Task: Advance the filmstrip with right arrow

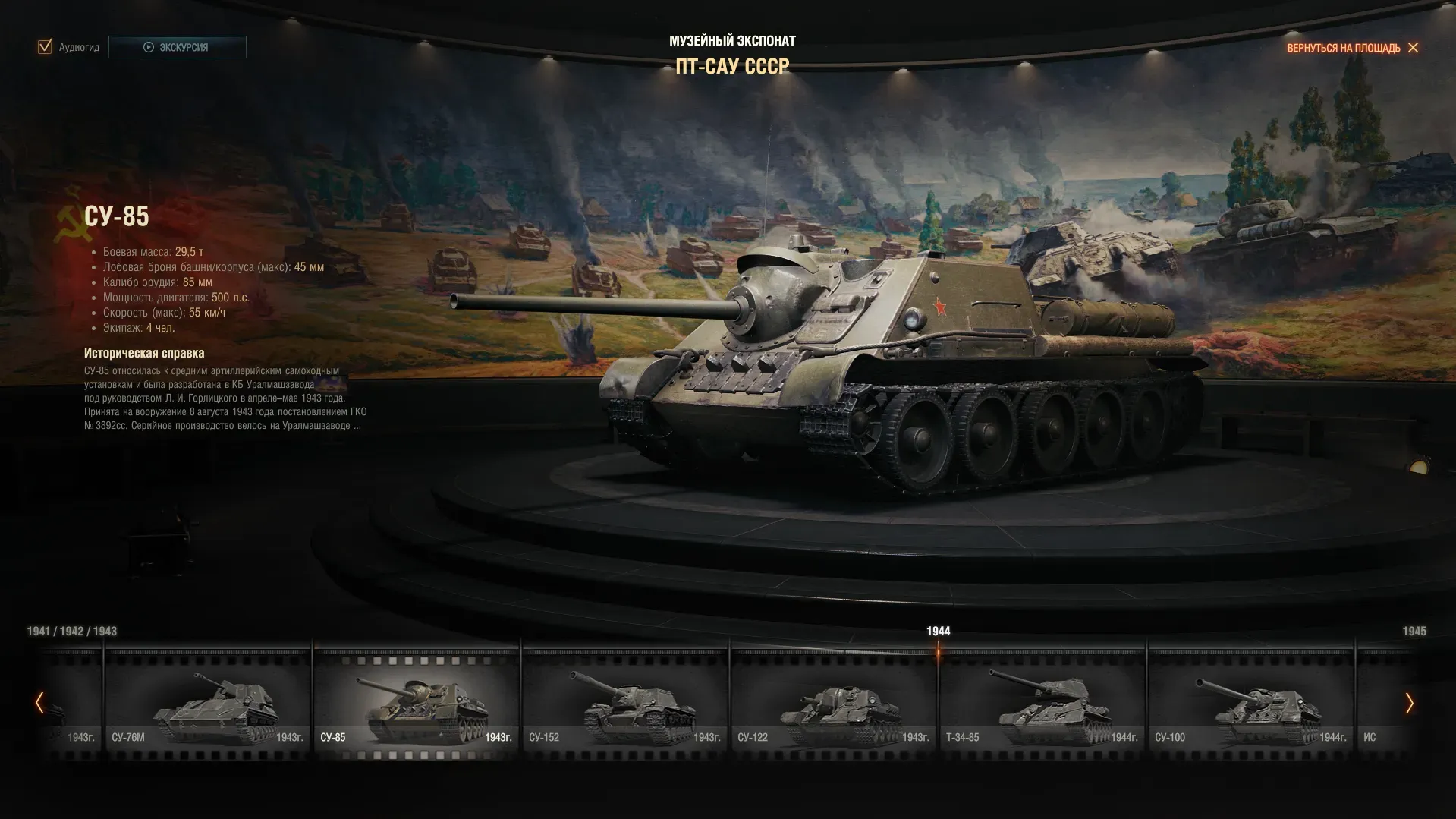Action: click(x=1409, y=703)
